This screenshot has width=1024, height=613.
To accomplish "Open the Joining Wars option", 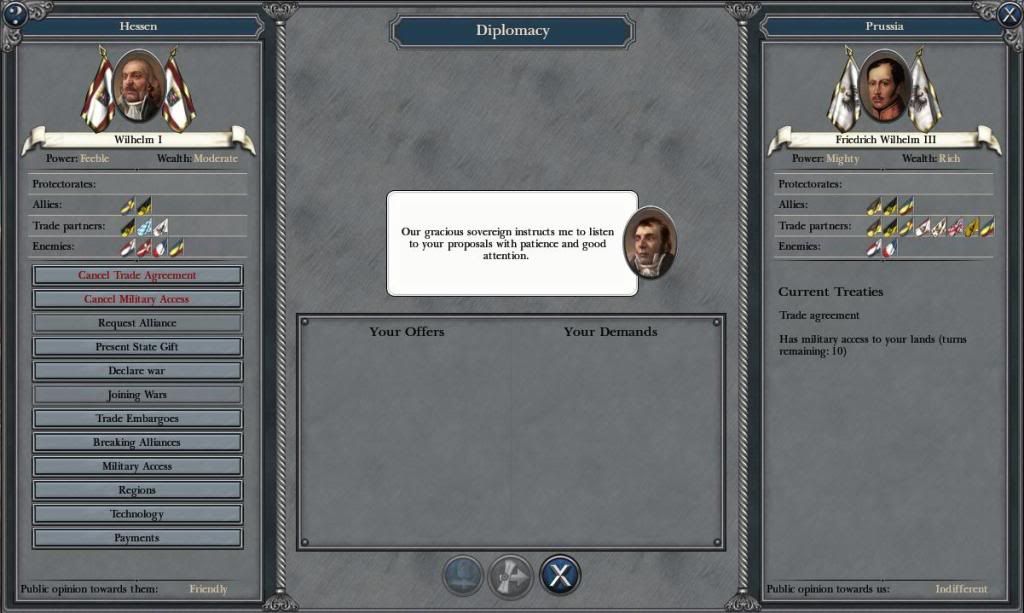I will click(x=137, y=395).
